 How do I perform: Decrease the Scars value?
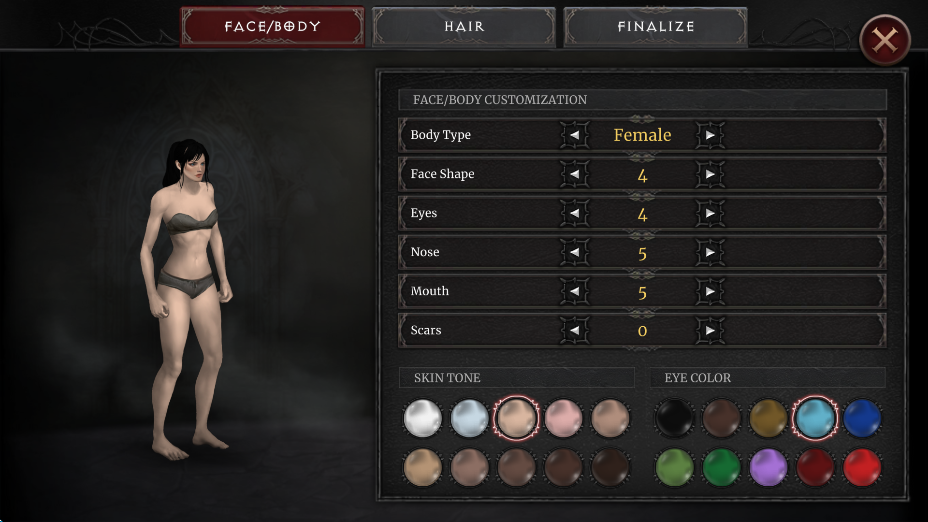click(574, 330)
